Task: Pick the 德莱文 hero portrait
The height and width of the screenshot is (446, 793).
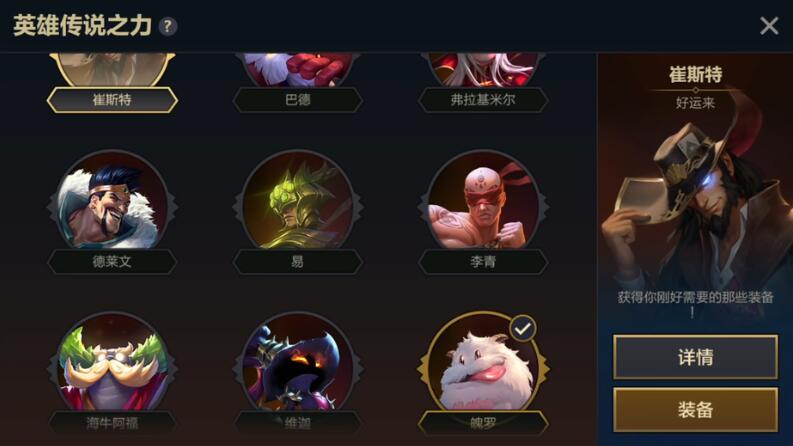Action: tap(112, 205)
